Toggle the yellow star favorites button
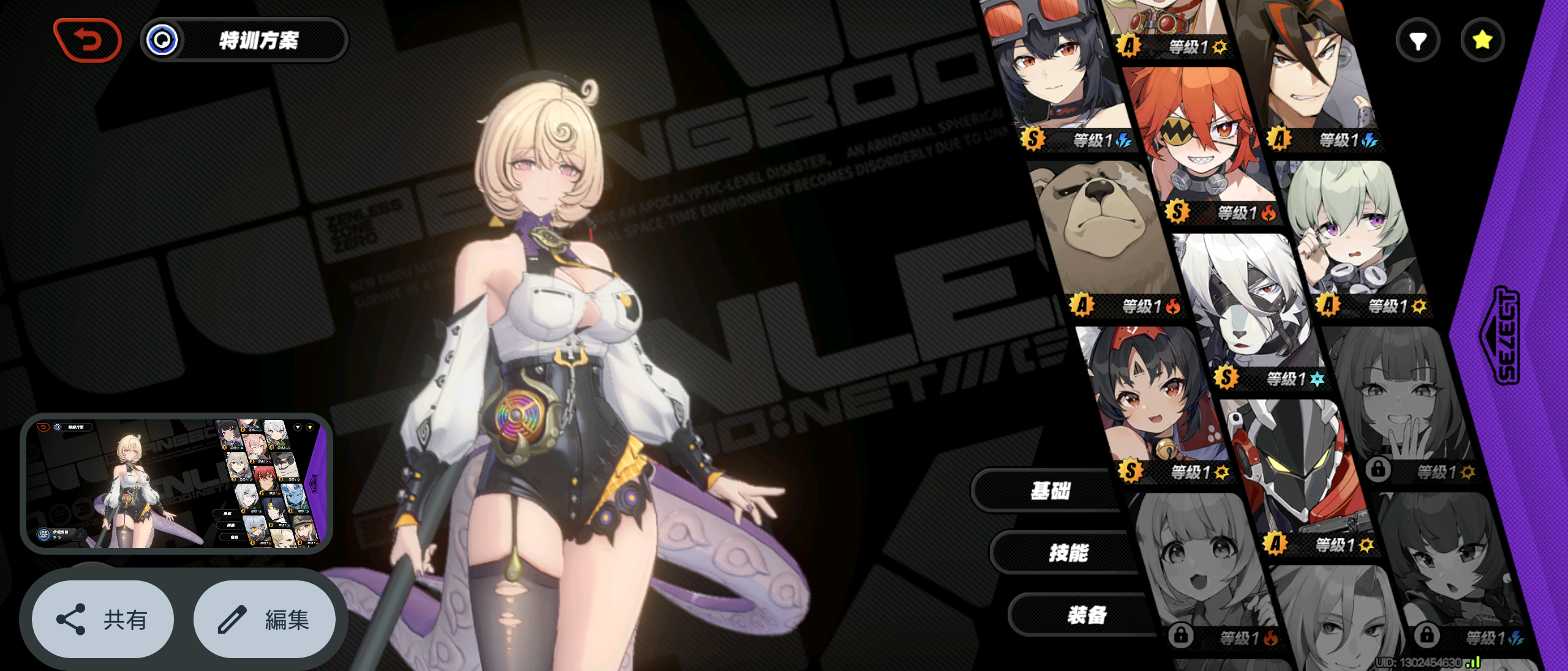 point(1482,41)
